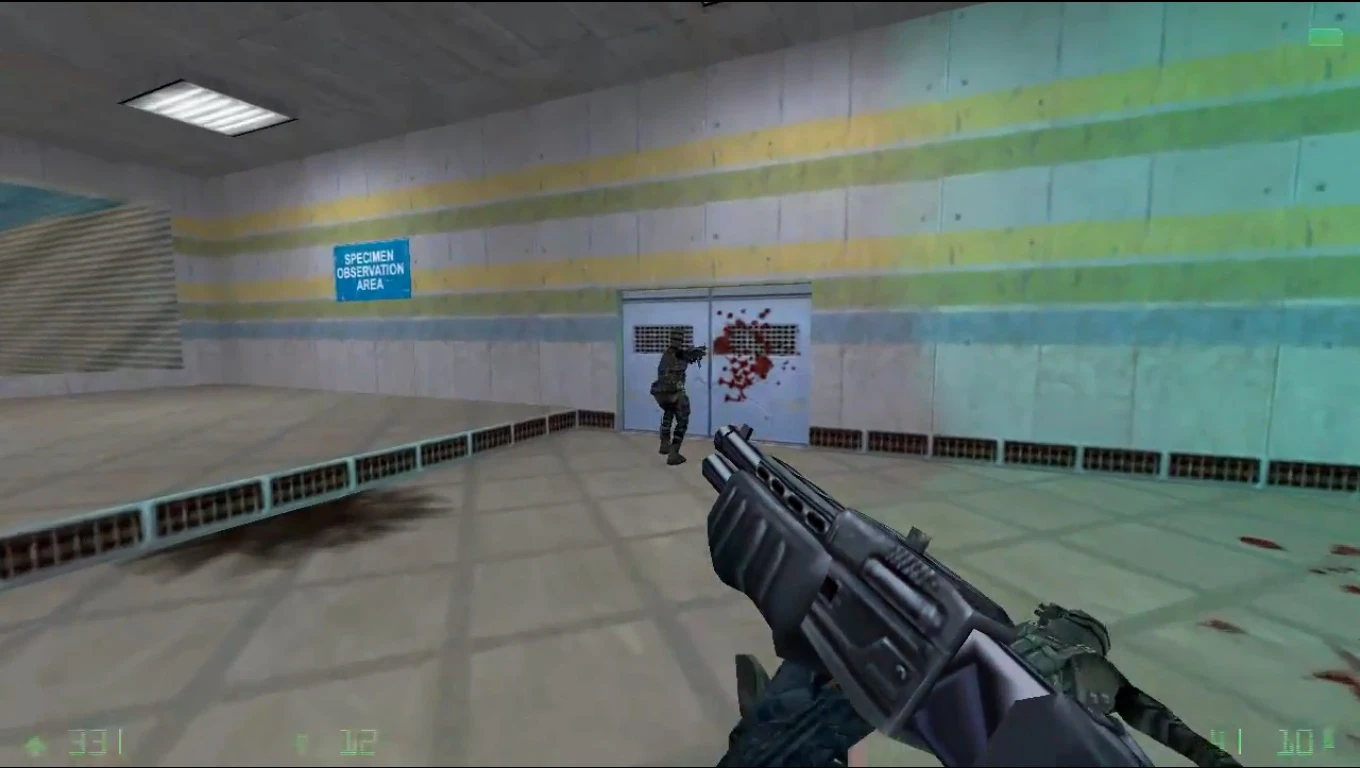
Task: Click the blood splatter on the right door
Action: (x=740, y=350)
